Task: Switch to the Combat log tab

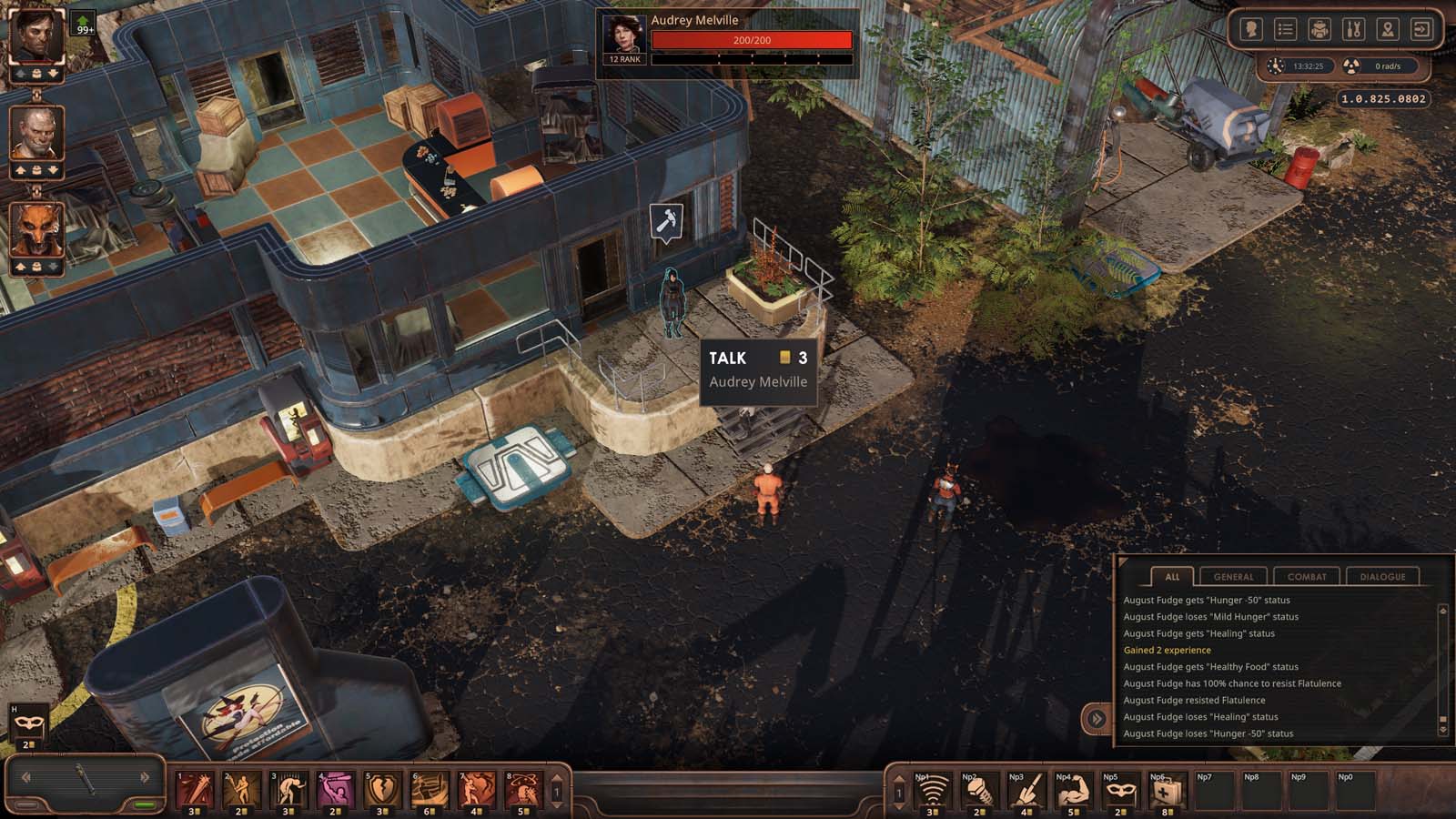Action: click(x=1307, y=577)
